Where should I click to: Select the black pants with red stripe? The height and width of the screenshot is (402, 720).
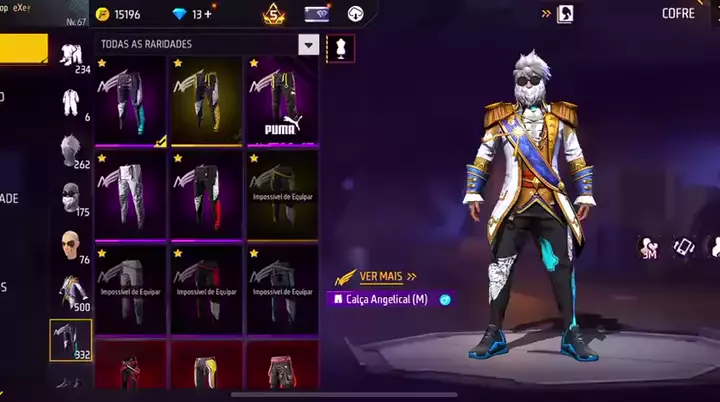click(x=206, y=194)
